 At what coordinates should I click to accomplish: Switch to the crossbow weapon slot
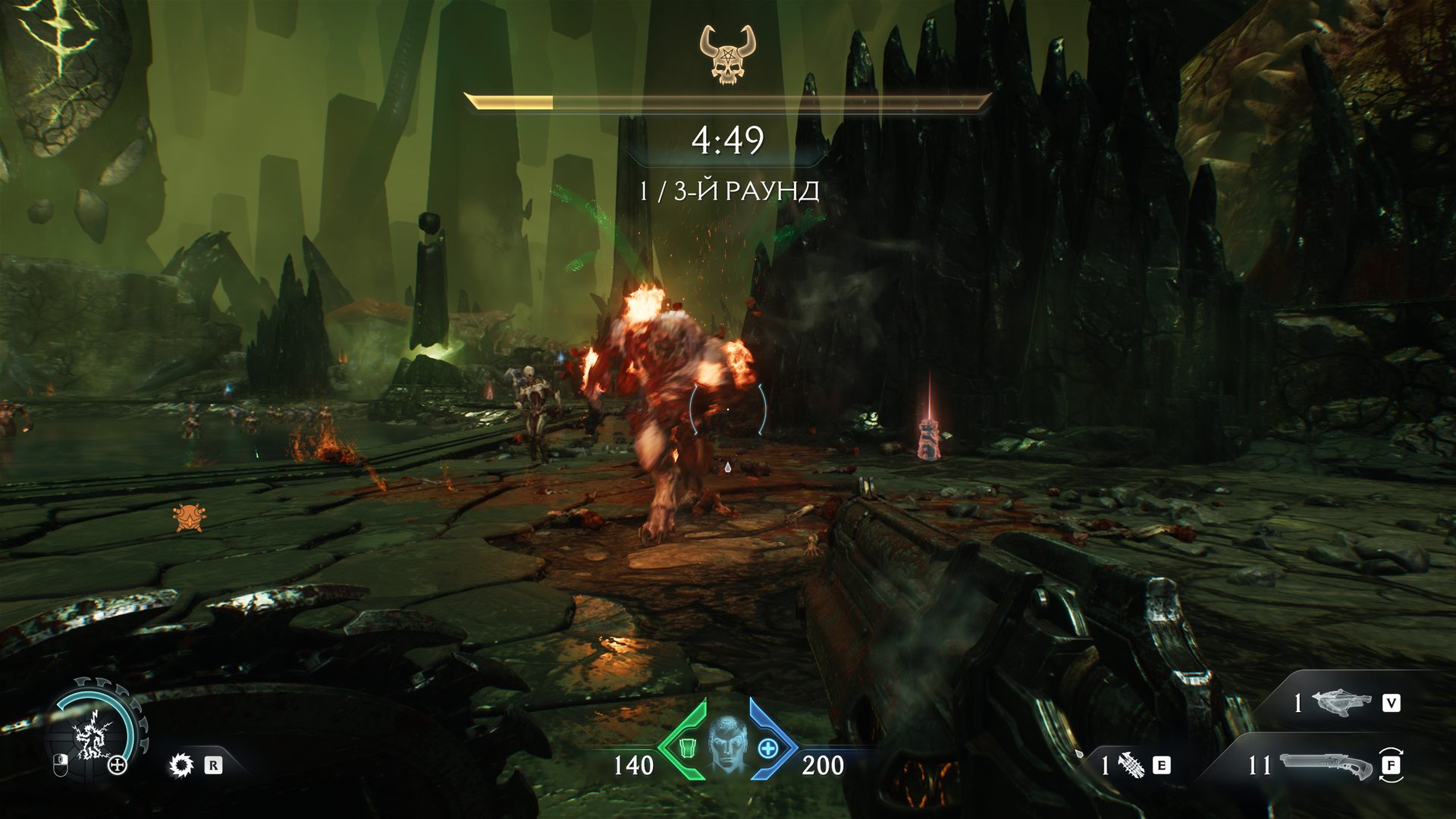pyautogui.click(x=1344, y=703)
